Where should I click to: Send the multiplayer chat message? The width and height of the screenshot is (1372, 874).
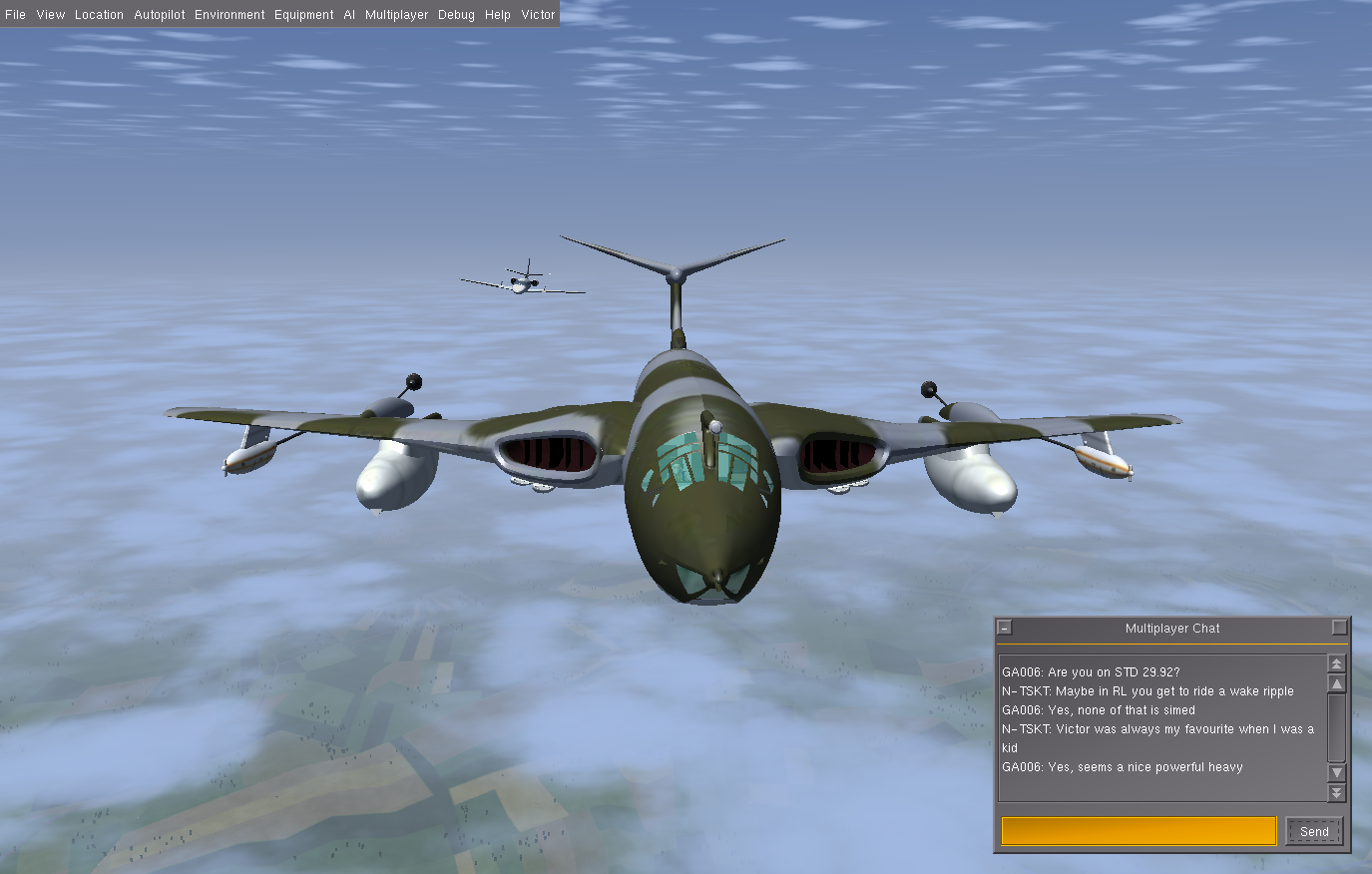tap(1314, 831)
